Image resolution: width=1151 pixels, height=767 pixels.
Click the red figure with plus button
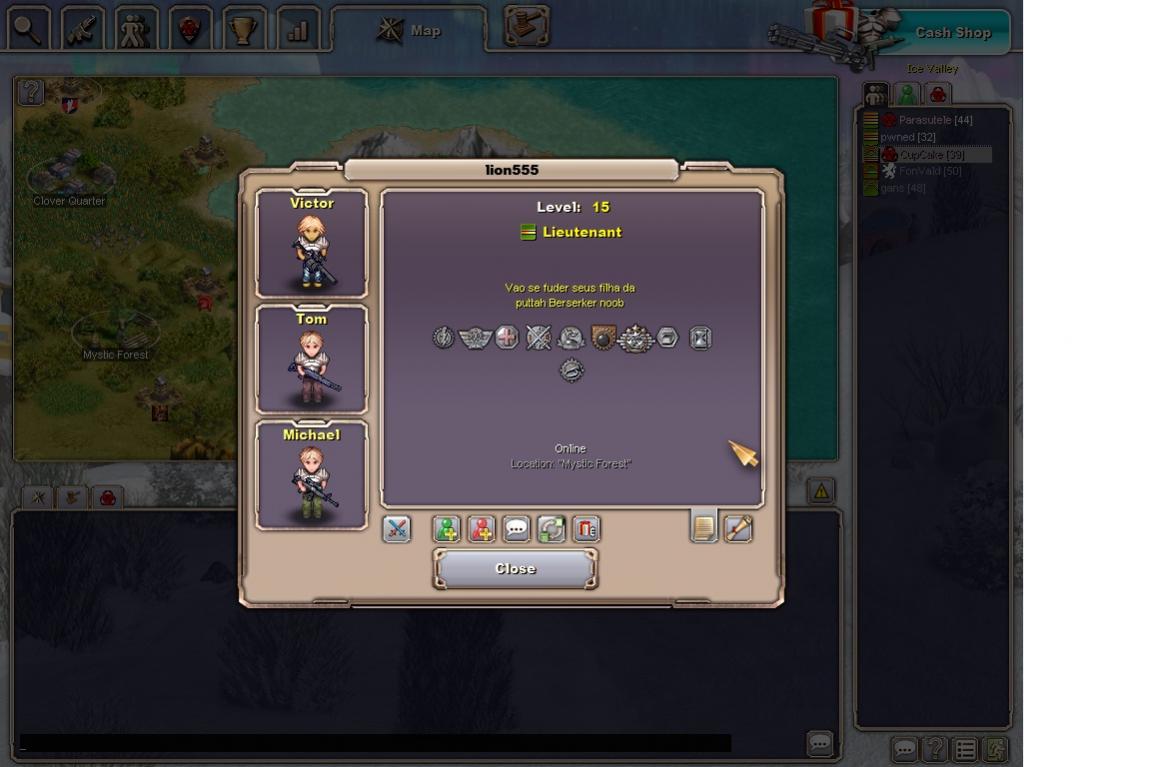point(482,528)
